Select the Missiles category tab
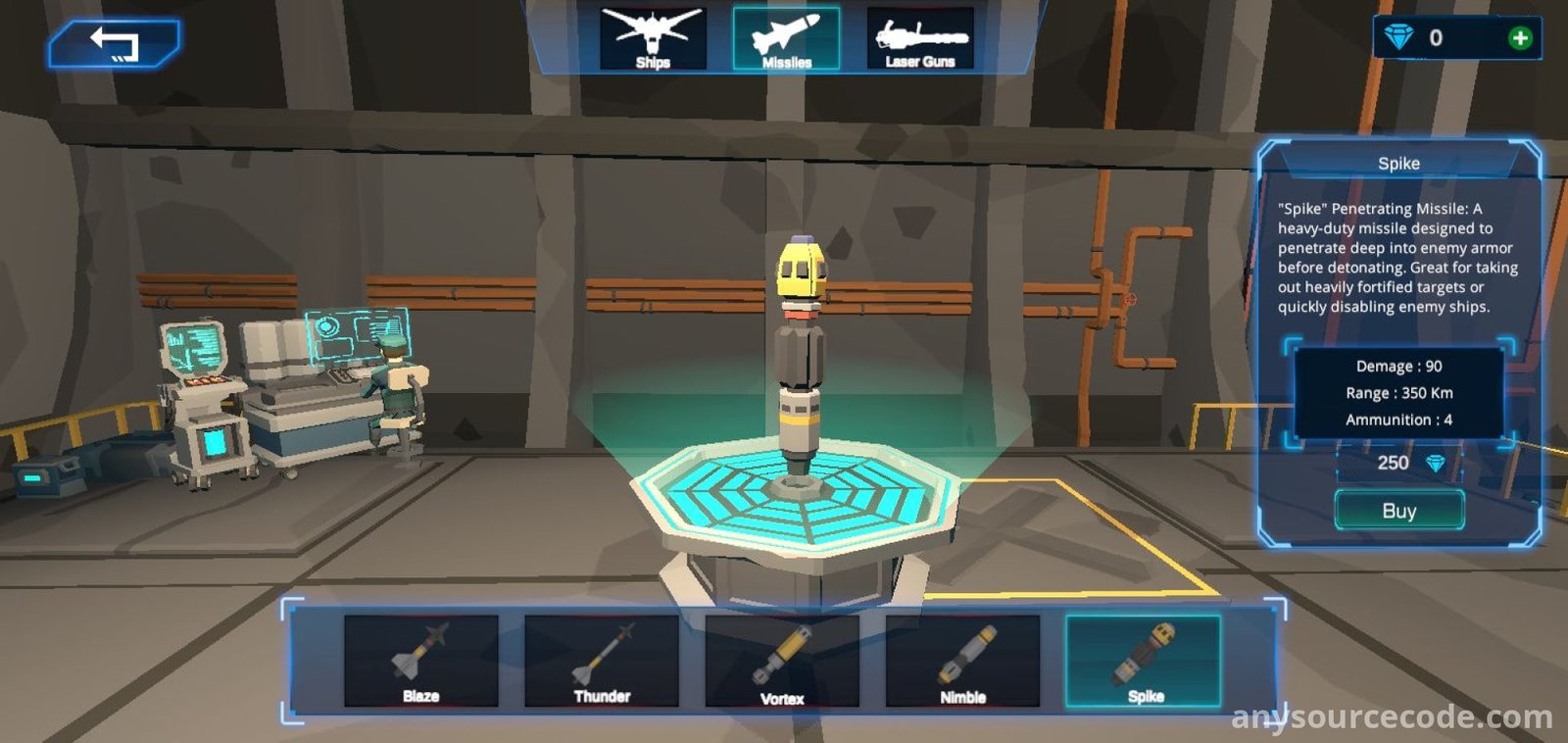 pos(786,39)
